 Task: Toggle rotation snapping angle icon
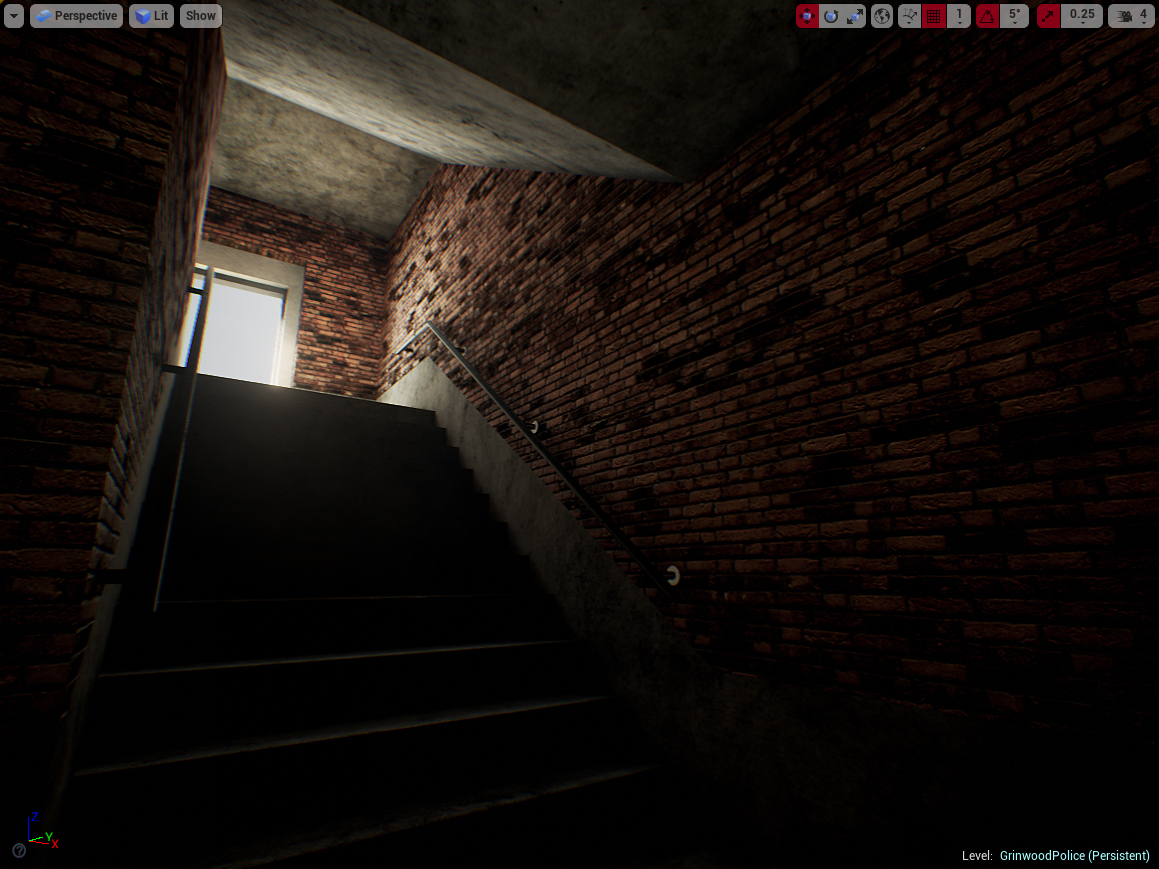point(987,16)
